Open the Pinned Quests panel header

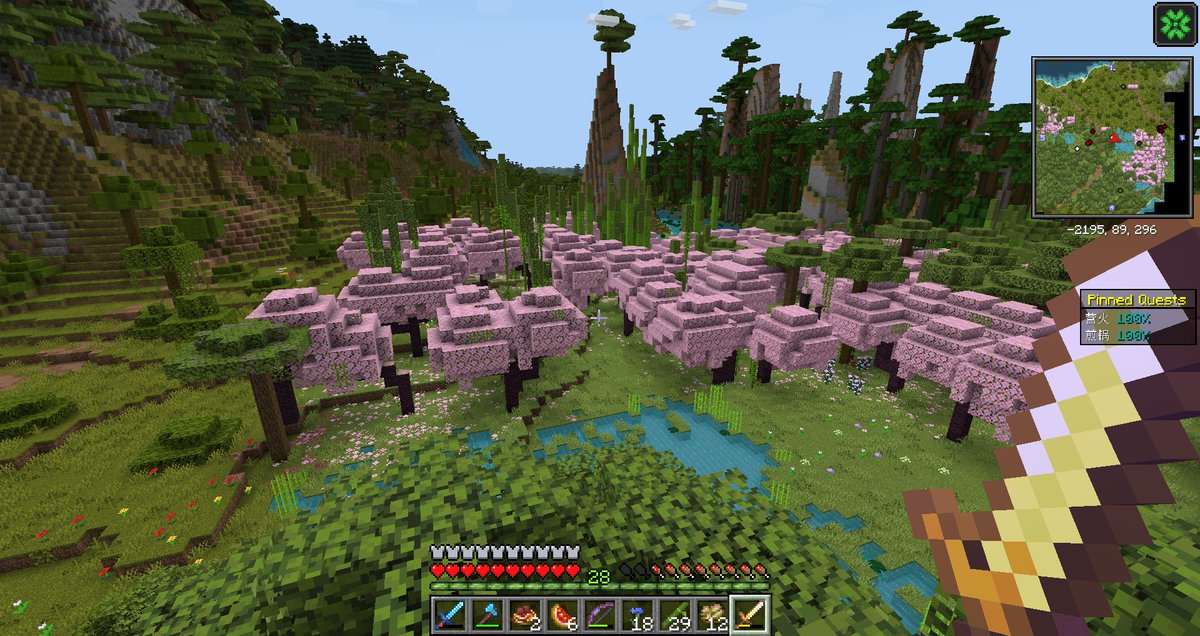click(x=1139, y=299)
